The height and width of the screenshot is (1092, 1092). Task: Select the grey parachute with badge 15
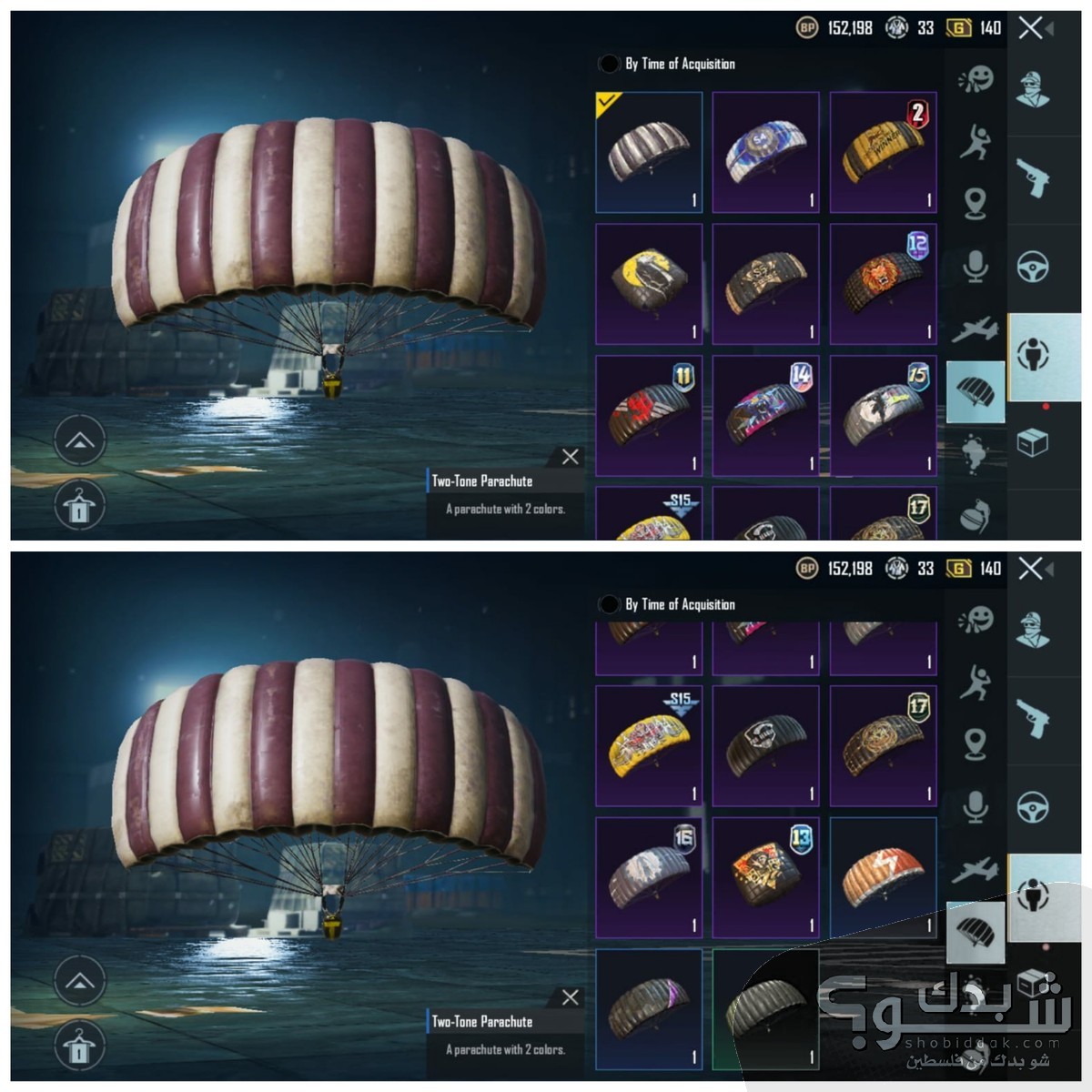pyautogui.click(x=883, y=416)
